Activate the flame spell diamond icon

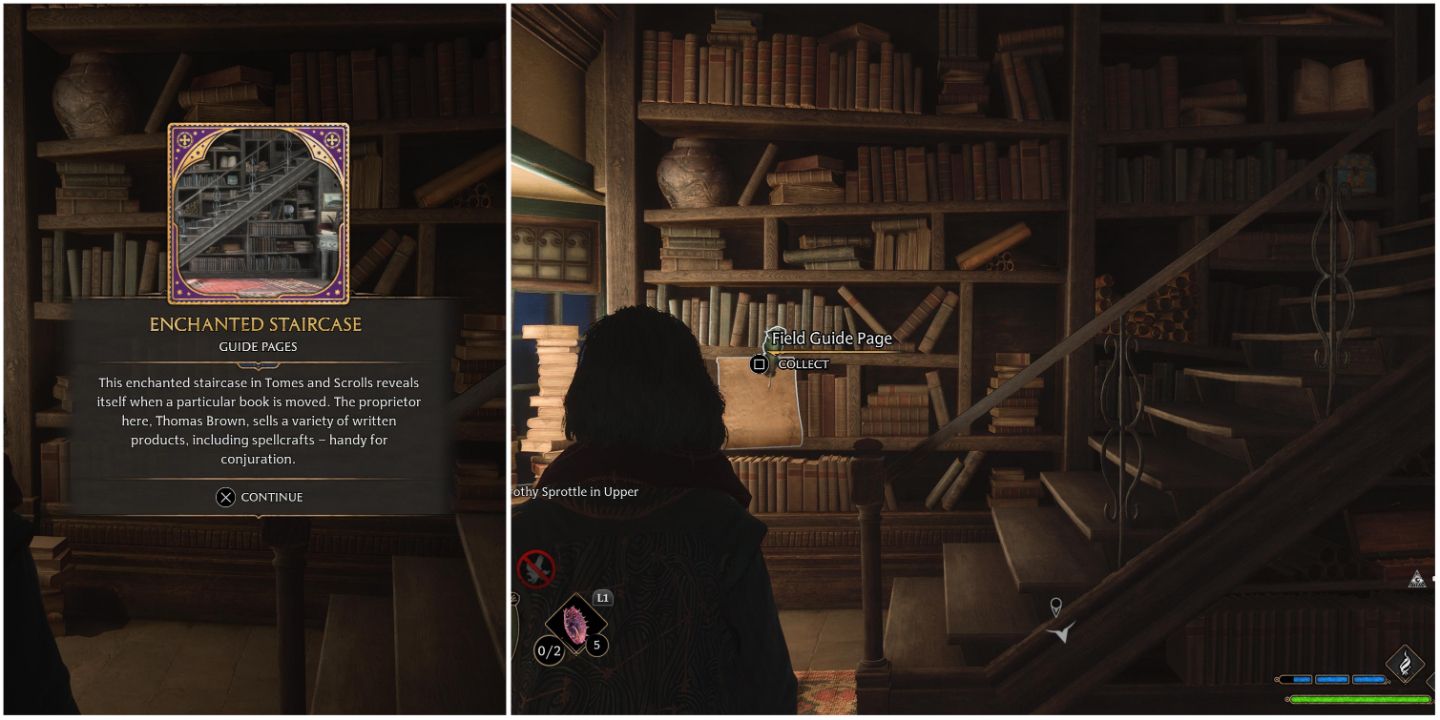tap(1404, 662)
